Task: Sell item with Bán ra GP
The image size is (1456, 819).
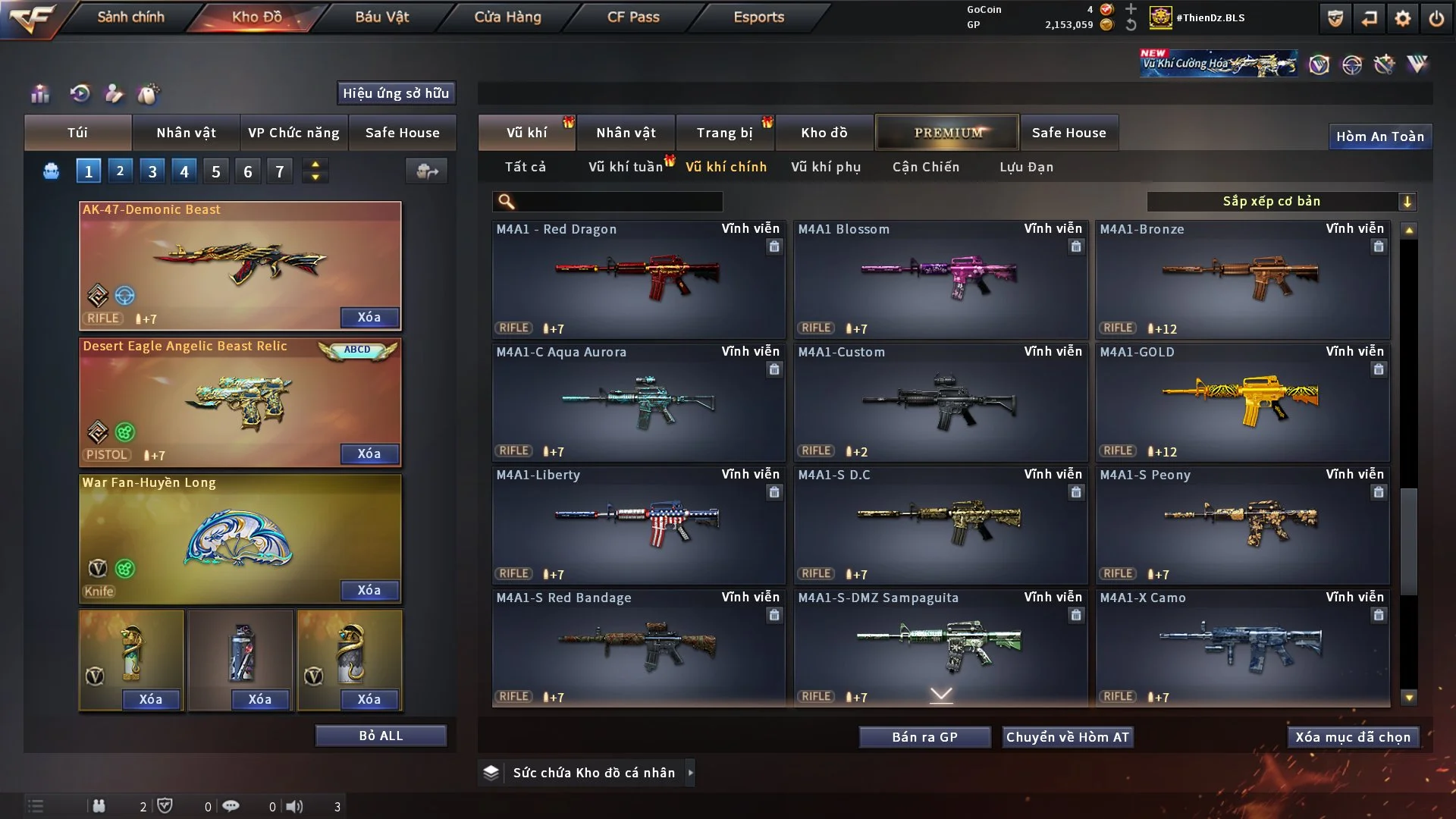Action: click(924, 737)
